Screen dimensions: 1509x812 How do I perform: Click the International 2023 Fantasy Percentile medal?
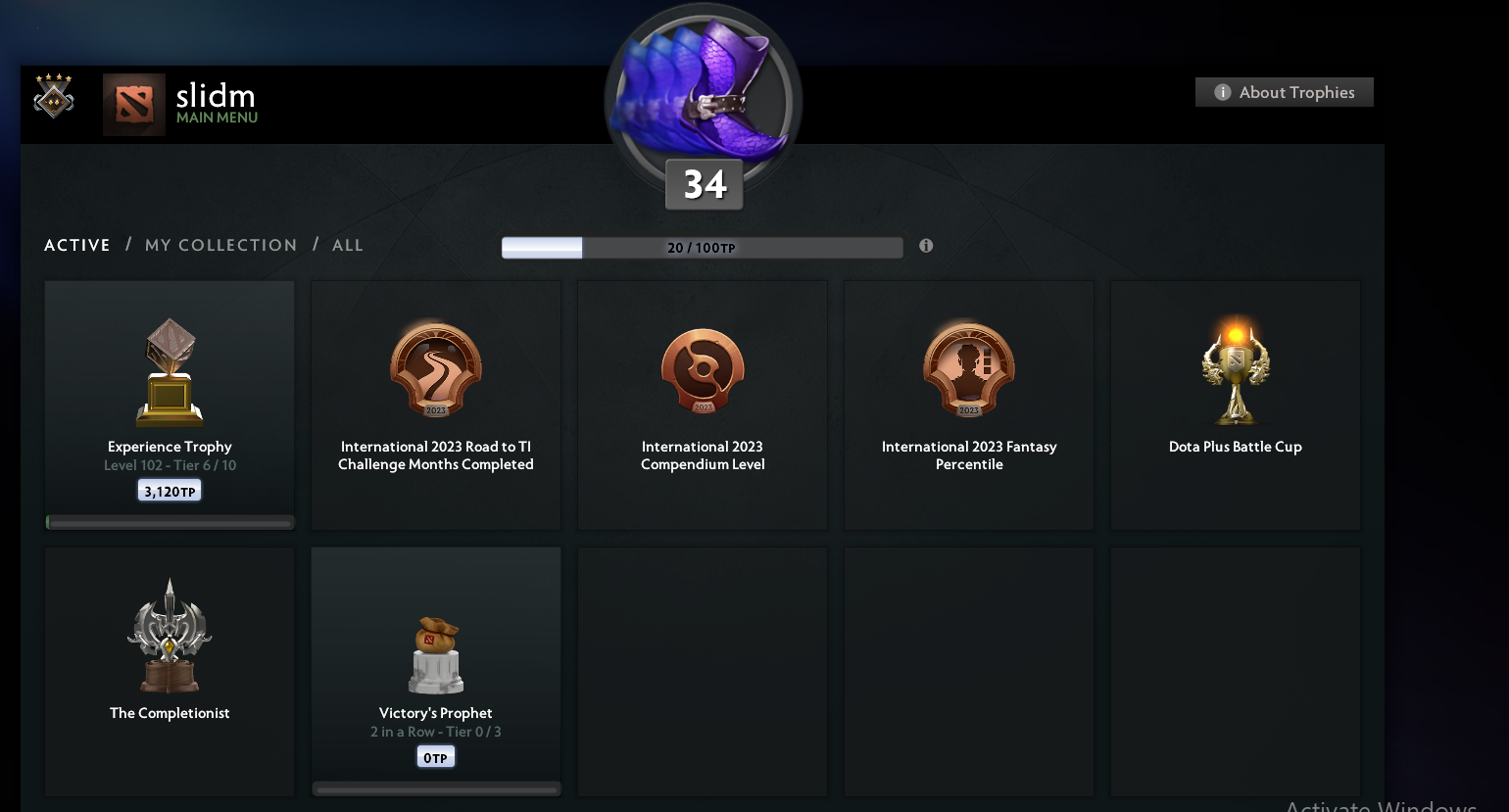[968, 369]
